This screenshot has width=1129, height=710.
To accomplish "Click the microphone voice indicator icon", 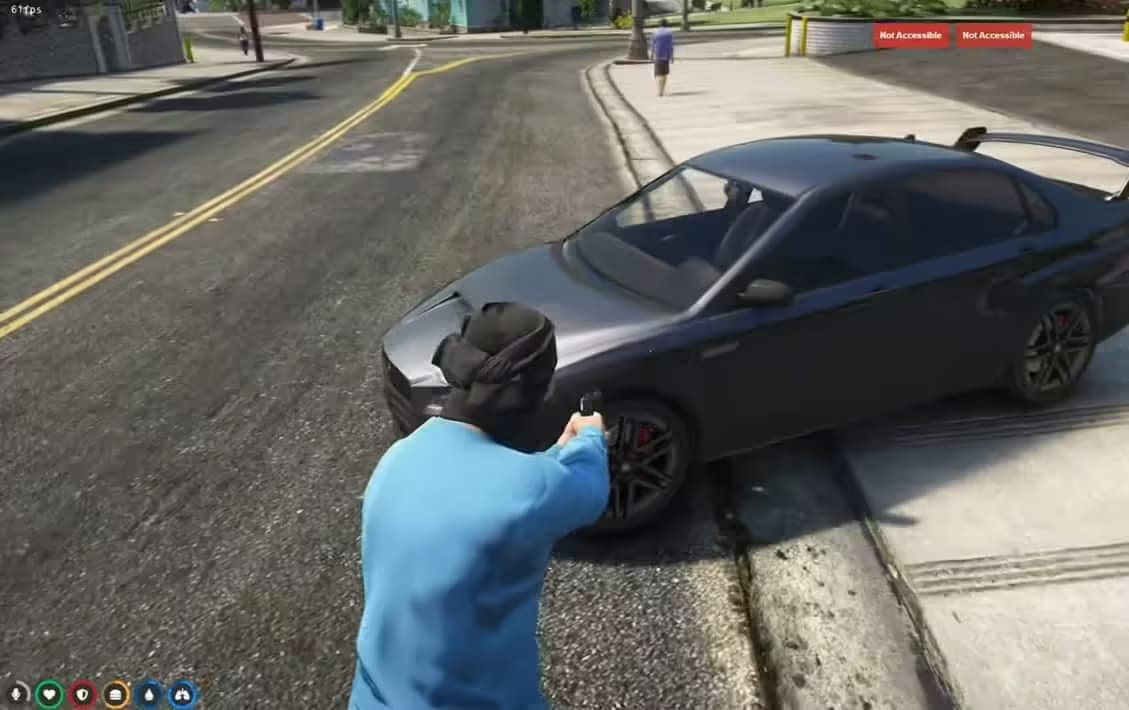I will pos(17,693).
